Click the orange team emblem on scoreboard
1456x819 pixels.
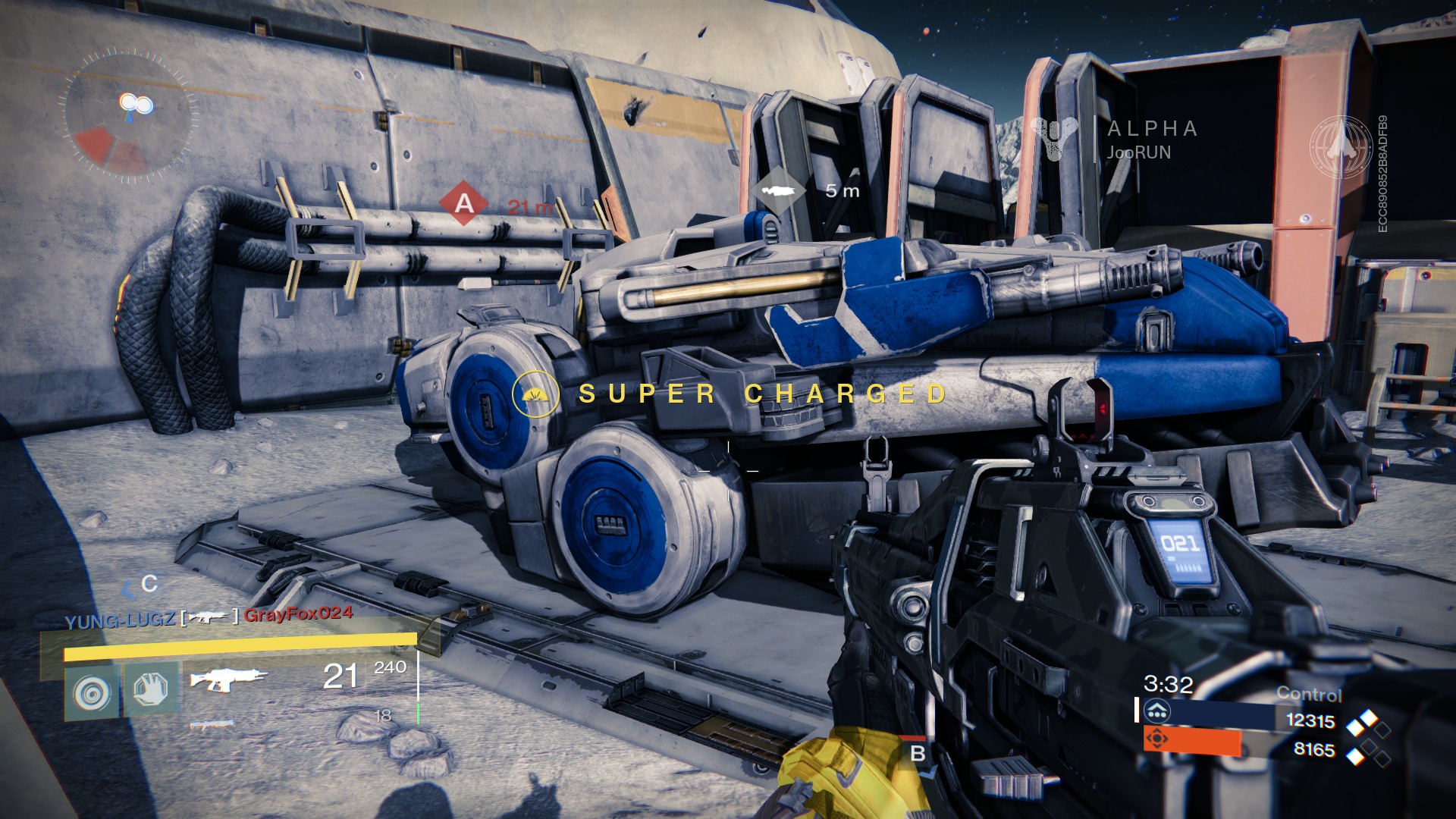1157,739
